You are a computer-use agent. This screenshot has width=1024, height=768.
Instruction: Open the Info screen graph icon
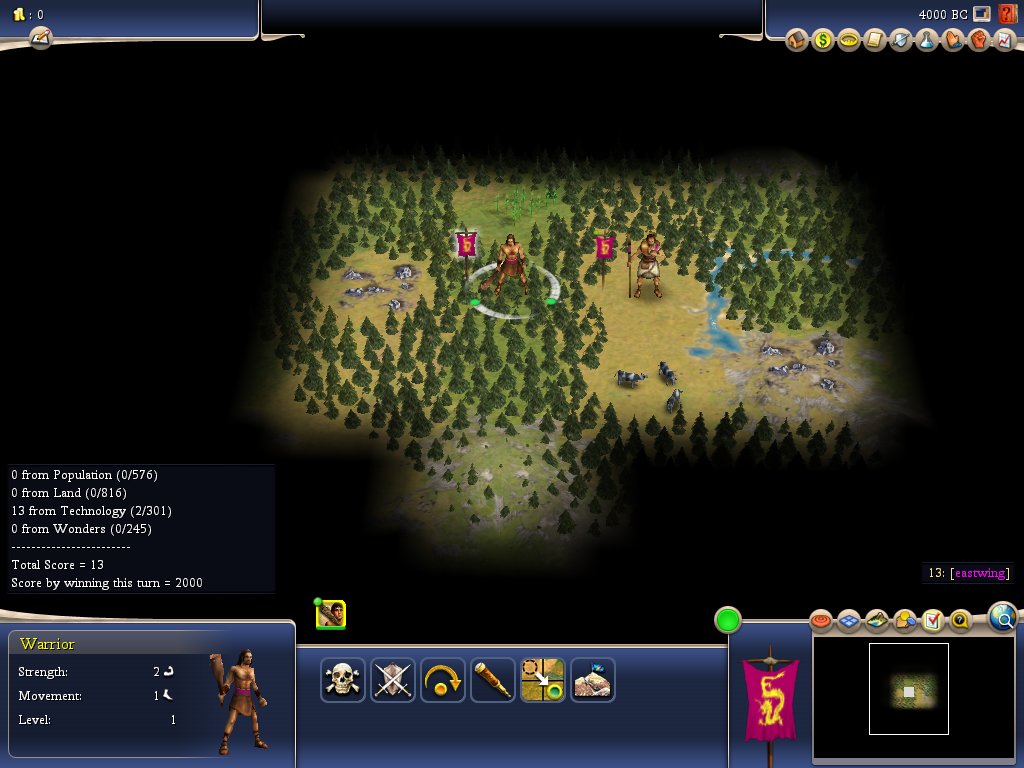click(1005, 41)
